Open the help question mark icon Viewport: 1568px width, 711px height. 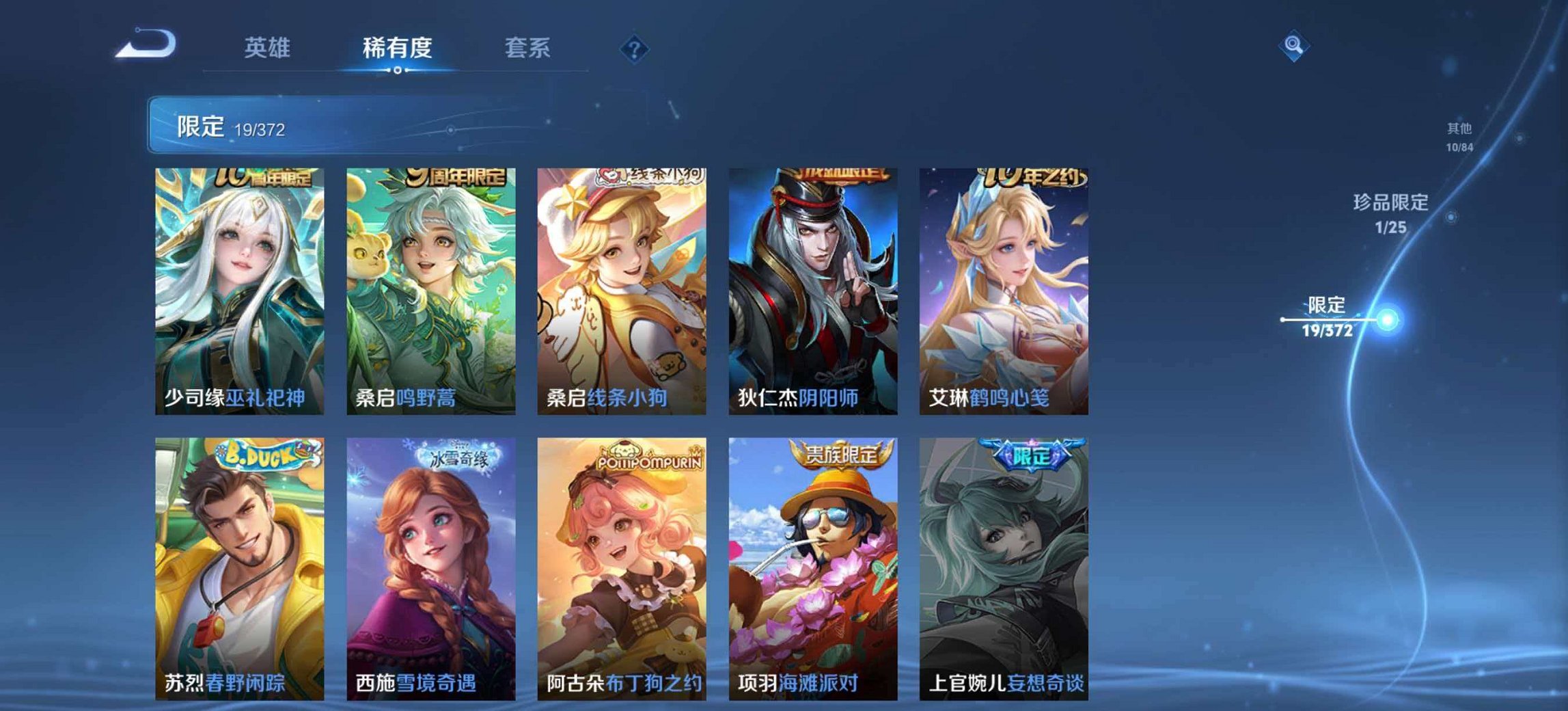635,48
